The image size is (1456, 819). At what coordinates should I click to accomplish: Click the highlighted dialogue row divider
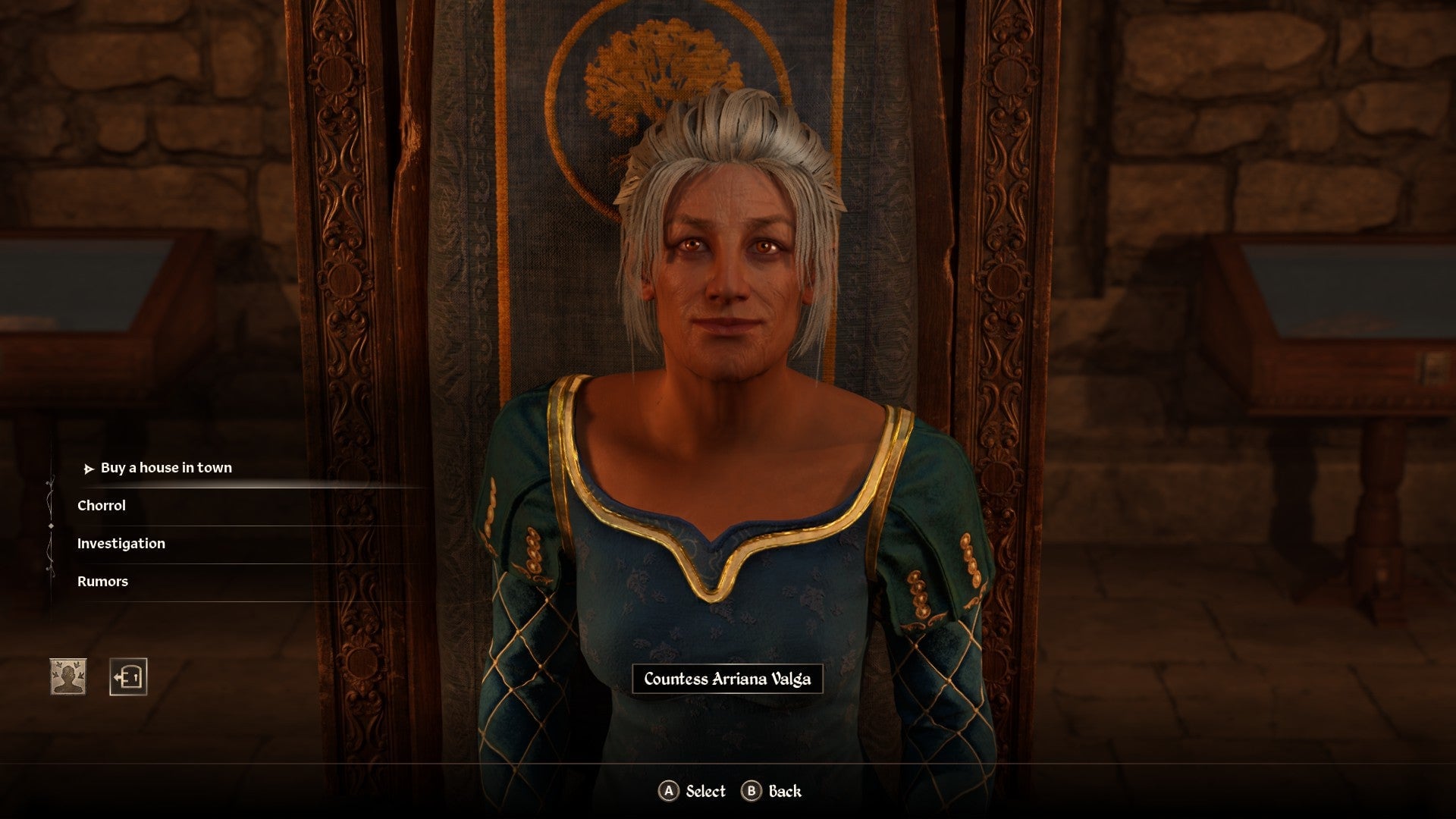tap(250, 487)
